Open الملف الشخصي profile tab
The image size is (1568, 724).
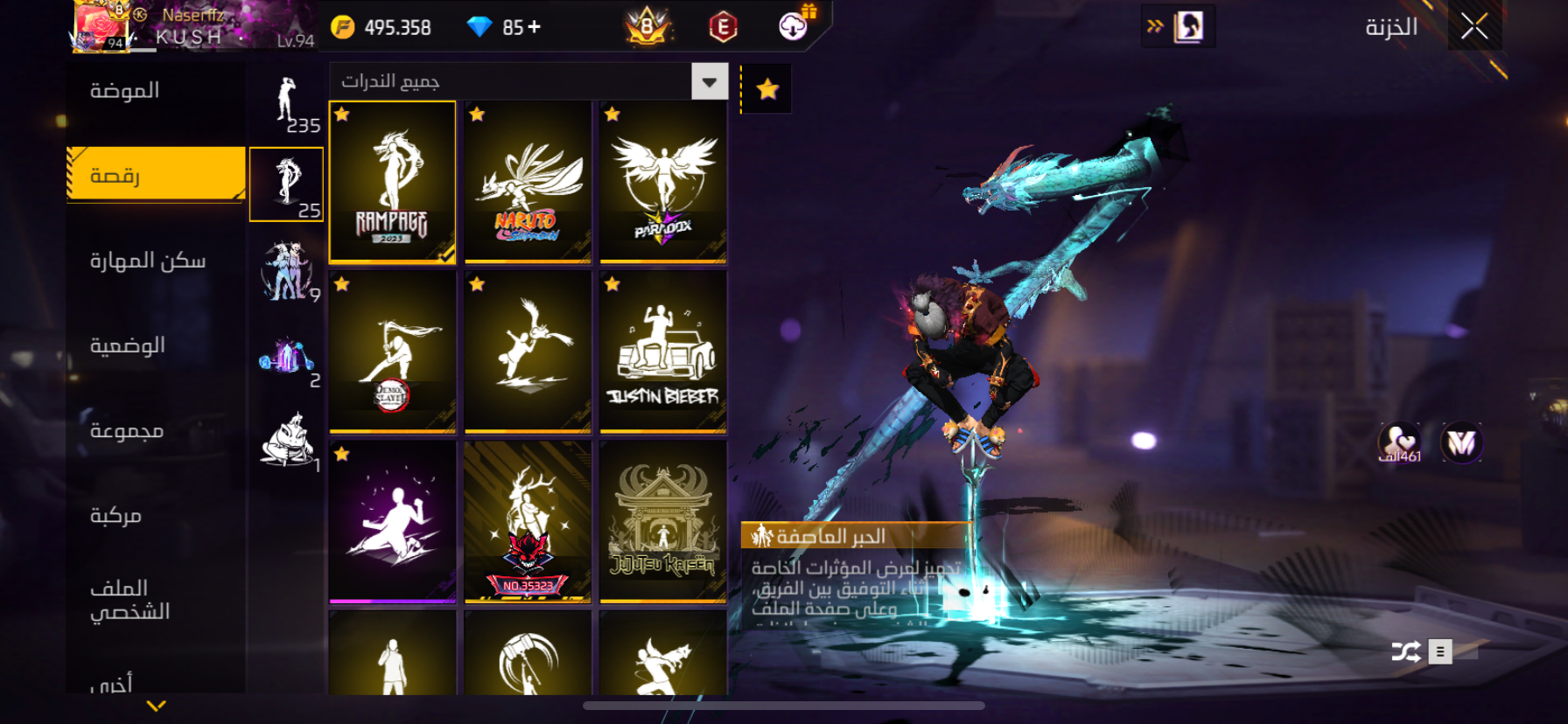(x=129, y=600)
